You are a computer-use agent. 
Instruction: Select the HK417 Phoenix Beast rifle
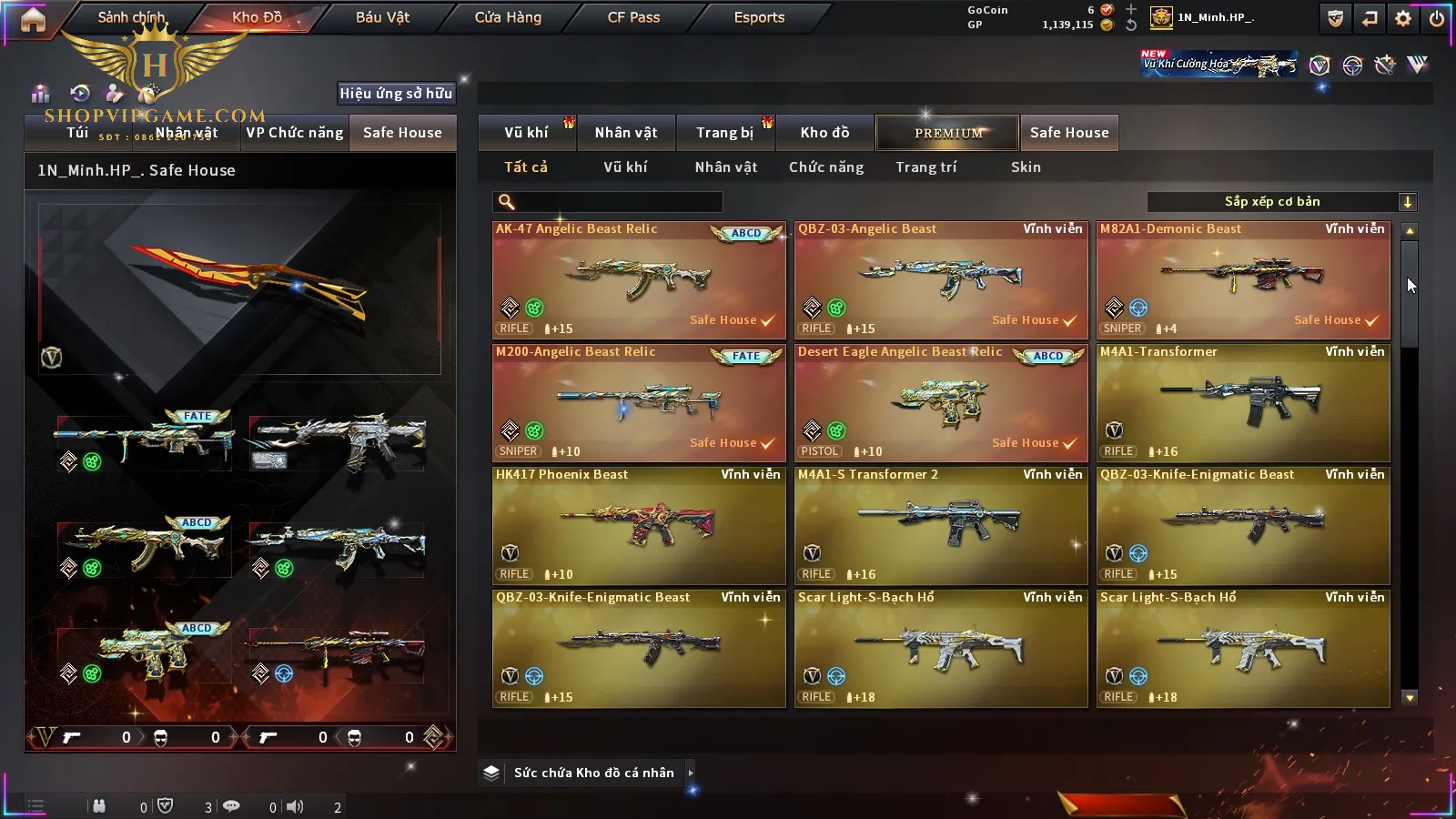coord(639,526)
